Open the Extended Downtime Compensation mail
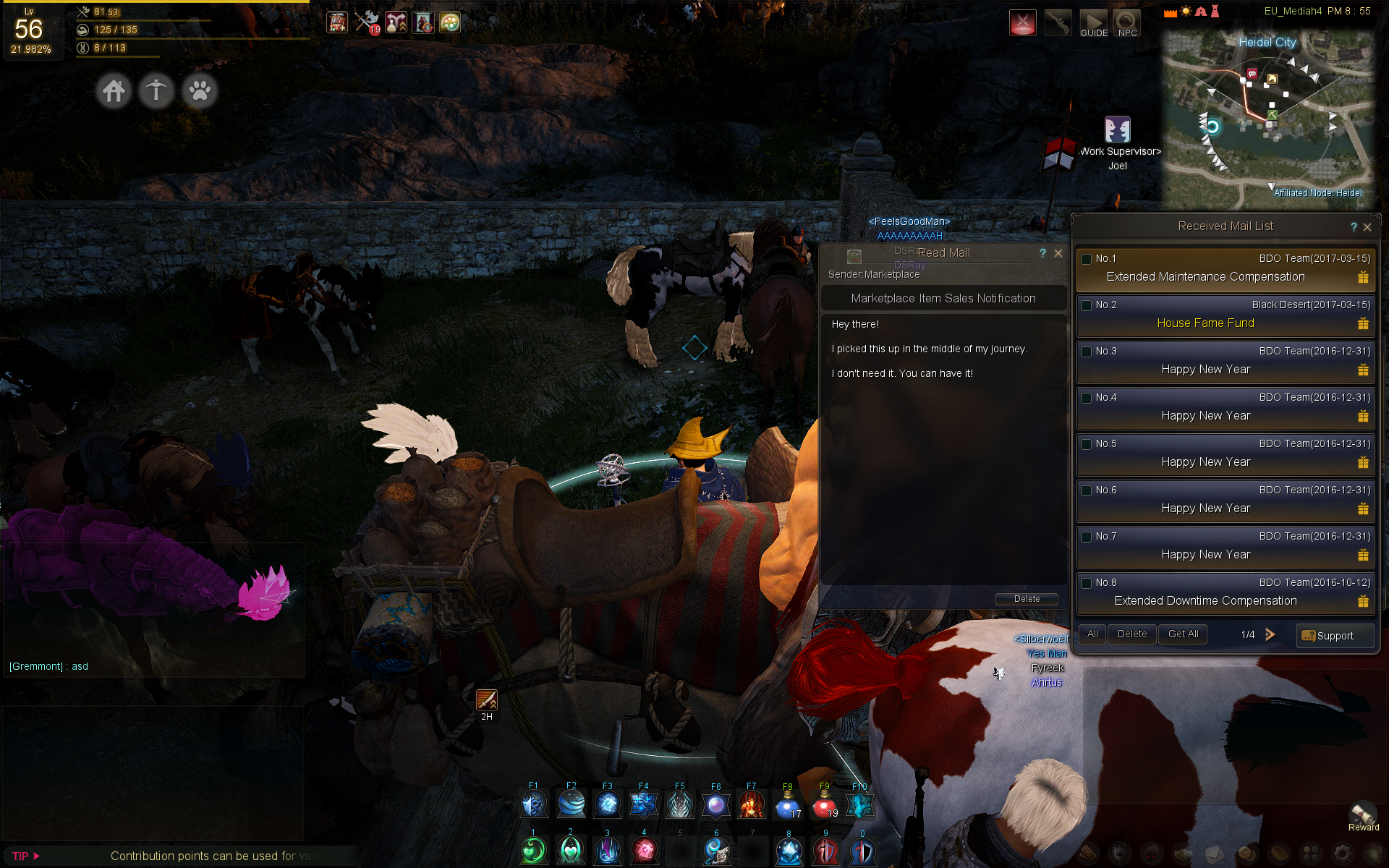 [1205, 600]
